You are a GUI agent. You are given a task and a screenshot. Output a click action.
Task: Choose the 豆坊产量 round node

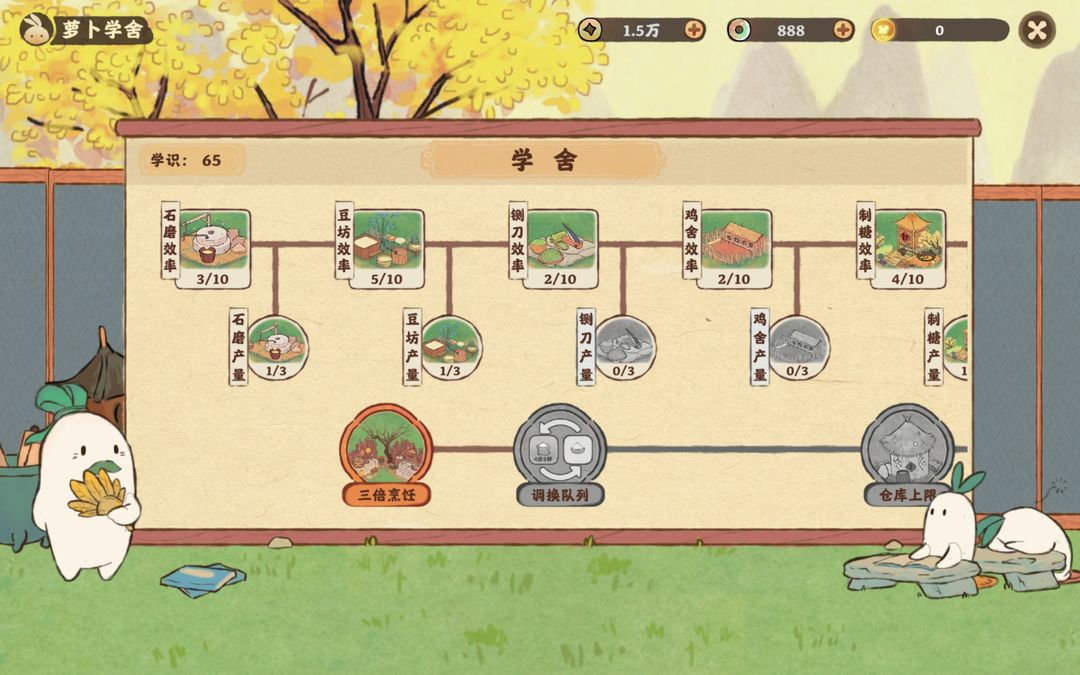450,347
